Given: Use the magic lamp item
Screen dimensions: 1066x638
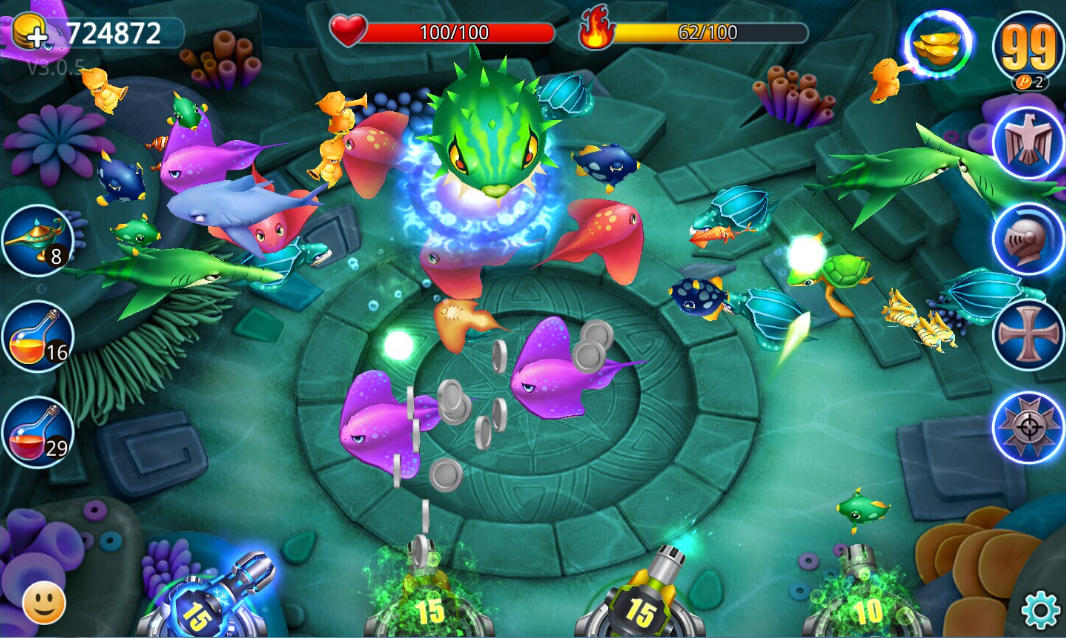Looking at the screenshot, I should pyautogui.click(x=37, y=240).
